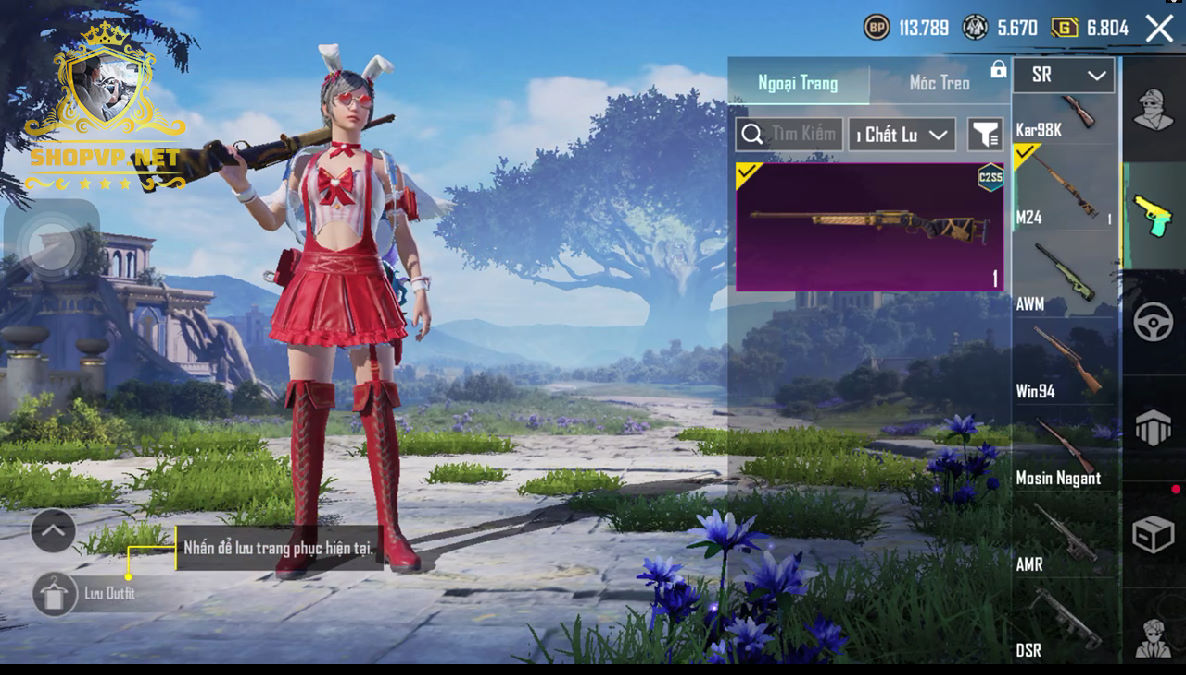Open the AMR weapon entry
This screenshot has width=1186, height=675.
1064,536
